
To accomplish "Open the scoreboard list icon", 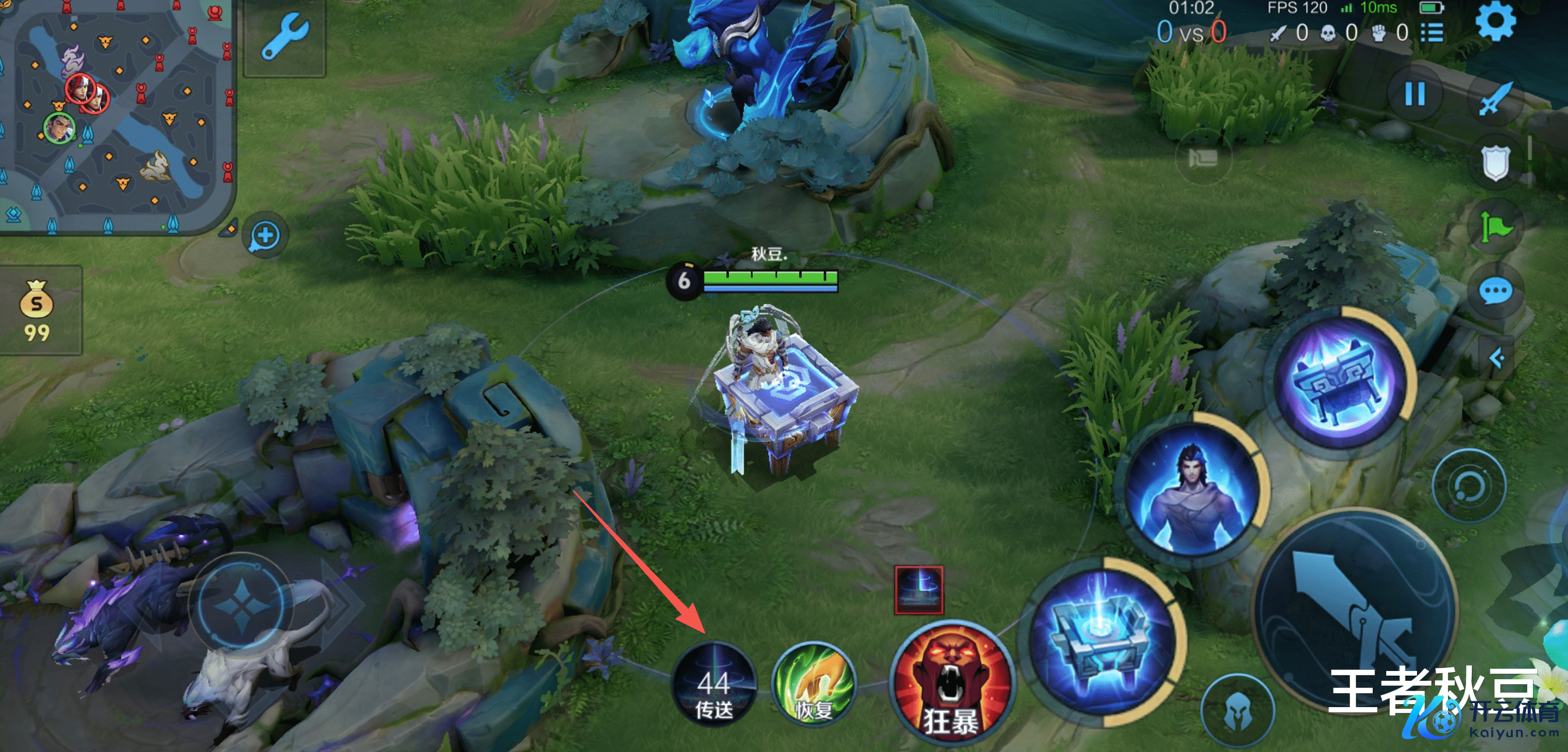I will [x=1432, y=33].
